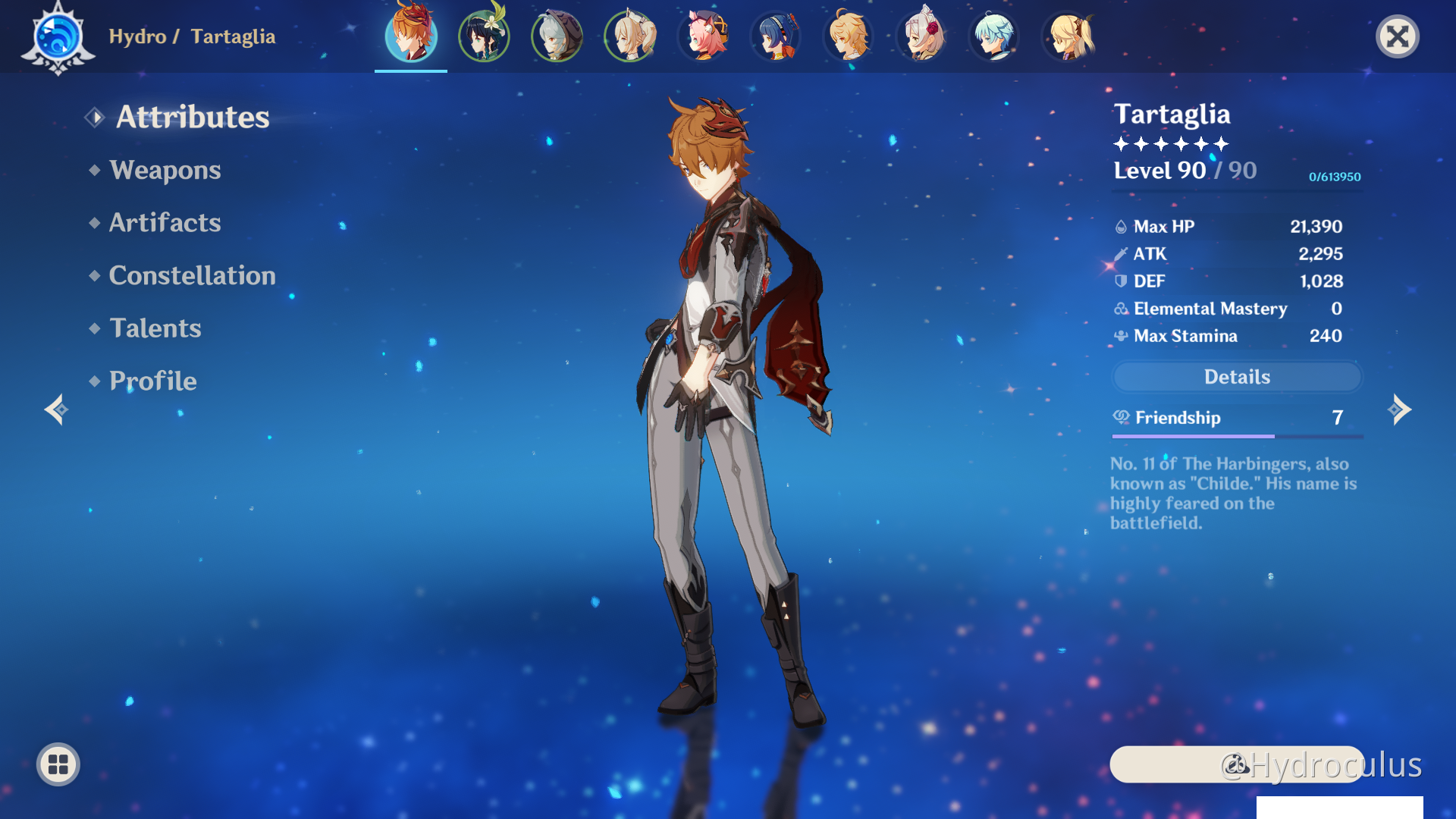Click the Hydro element emblem
The height and width of the screenshot is (819, 1456).
pyautogui.click(x=58, y=36)
